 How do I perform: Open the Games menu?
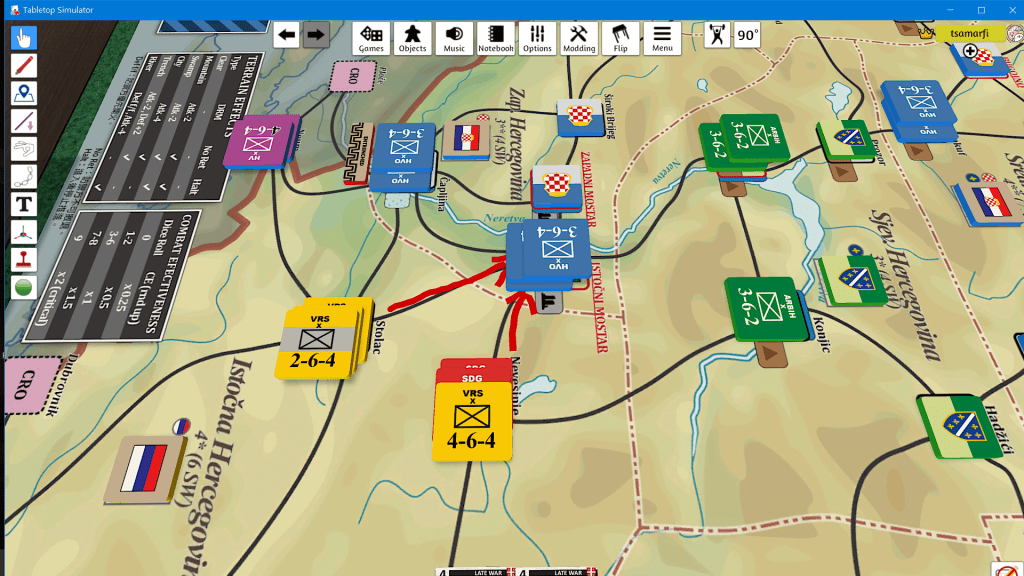coord(372,38)
